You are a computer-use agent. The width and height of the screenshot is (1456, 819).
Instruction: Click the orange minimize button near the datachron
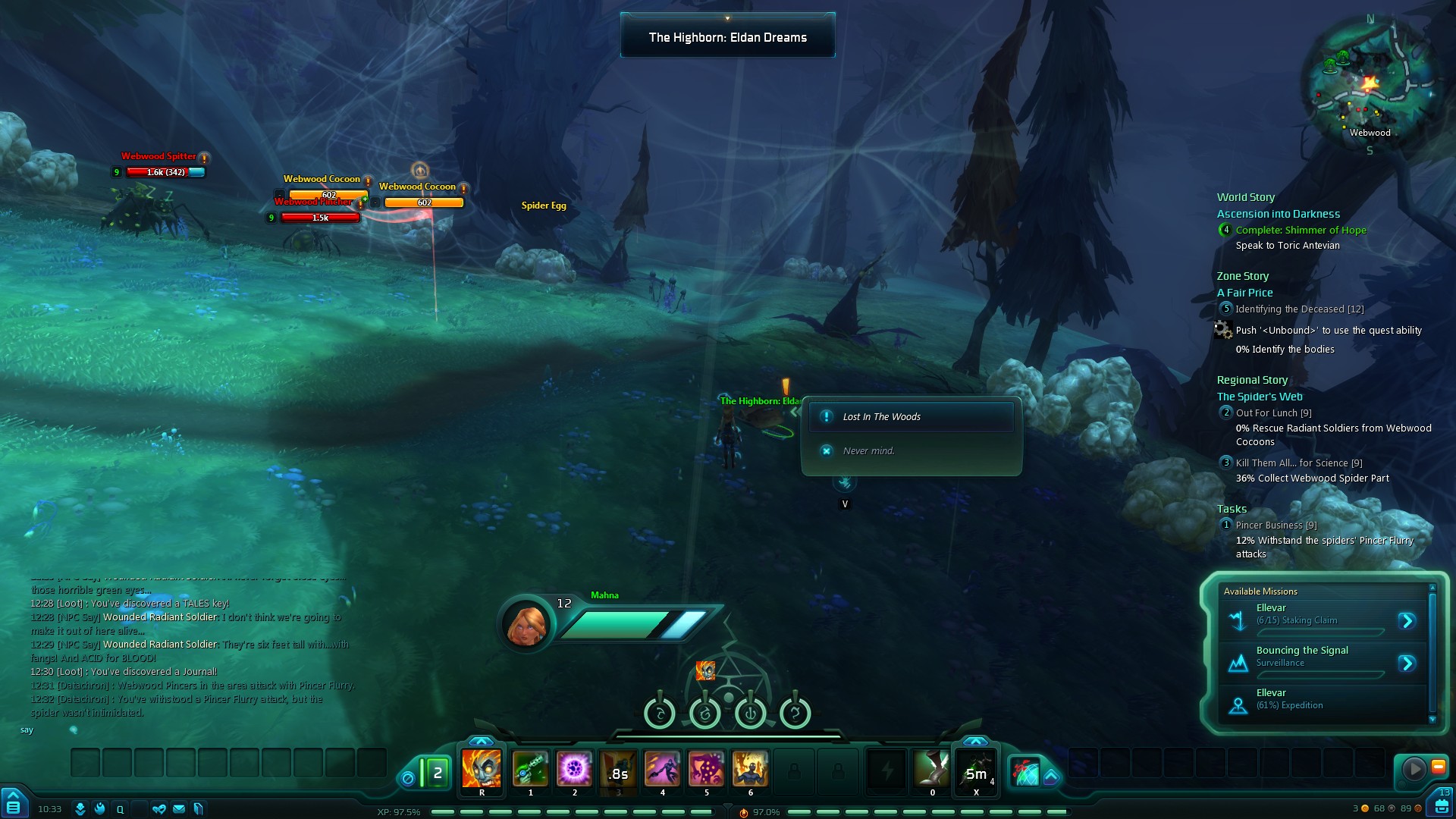1438,767
